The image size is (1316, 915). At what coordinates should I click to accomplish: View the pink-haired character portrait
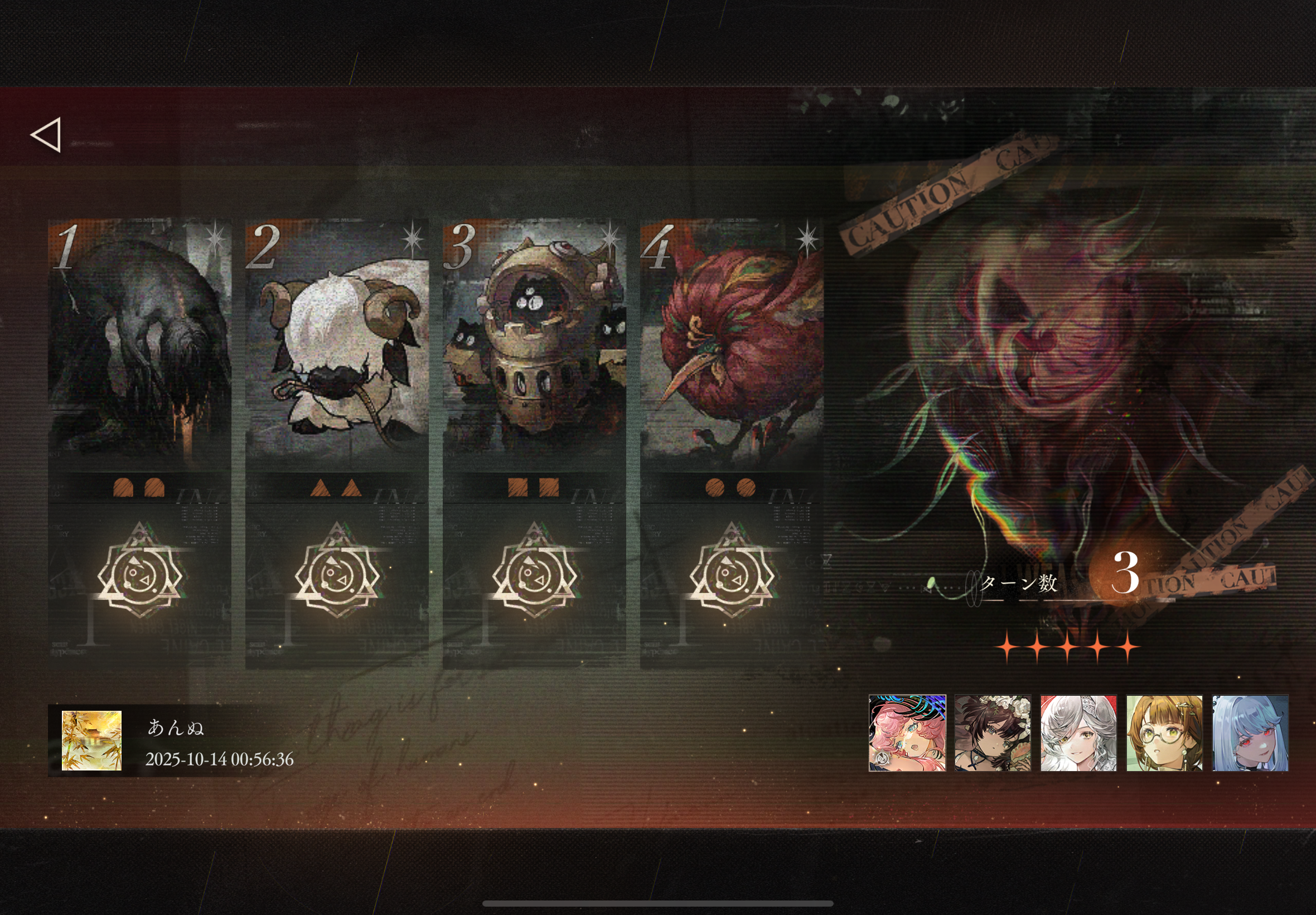click(907, 733)
